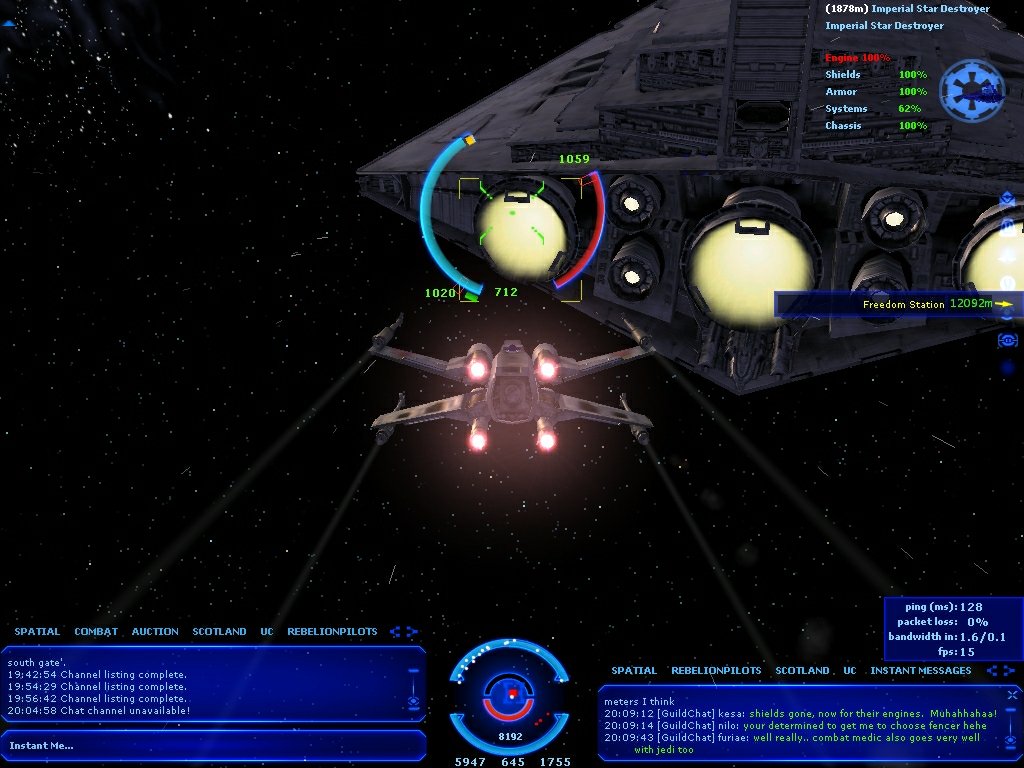Open the Instant Messages tab
1024x768 pixels.
pyautogui.click(x=920, y=671)
